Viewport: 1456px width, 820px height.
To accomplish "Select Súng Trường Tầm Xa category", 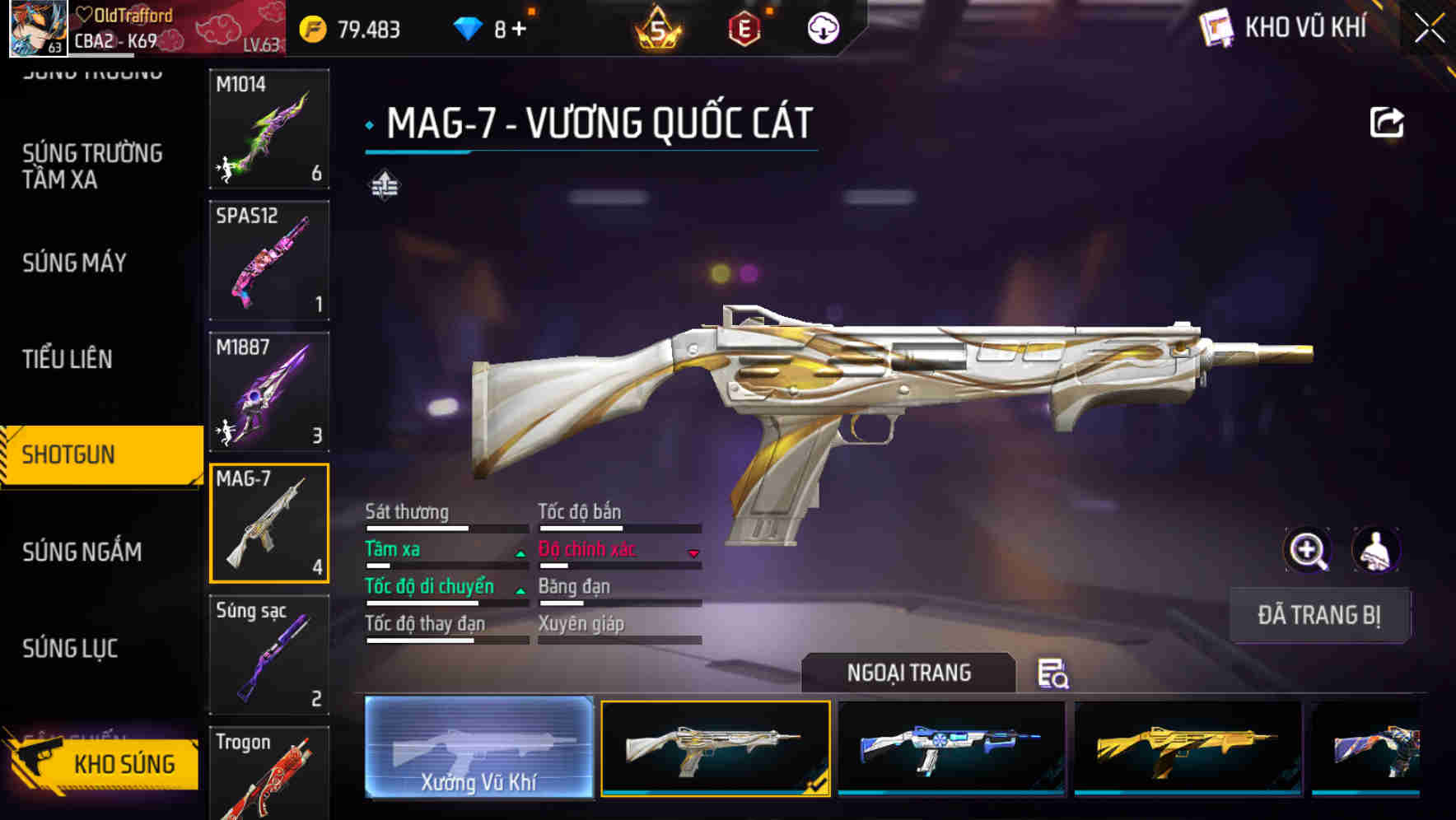I will (92, 166).
